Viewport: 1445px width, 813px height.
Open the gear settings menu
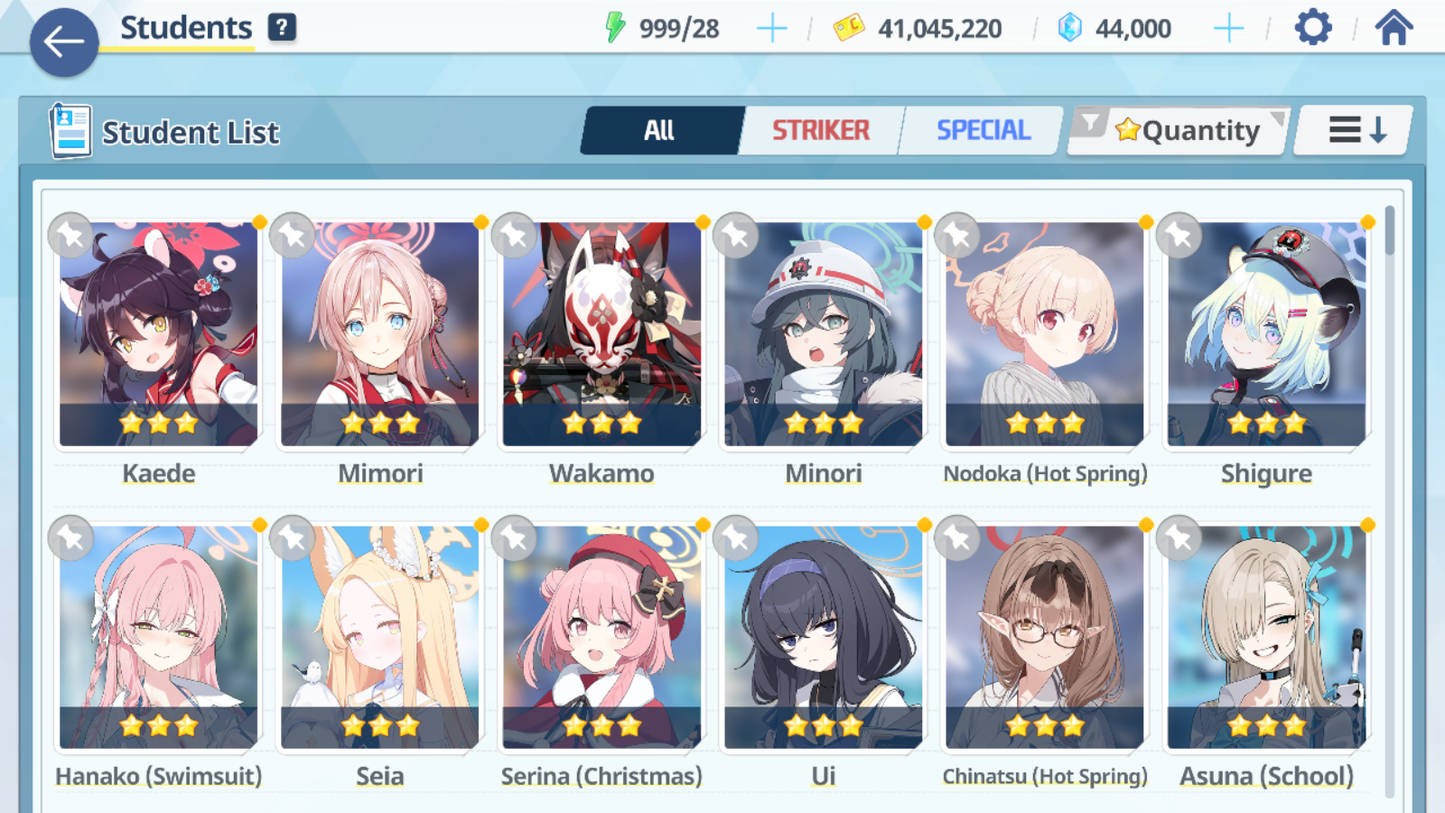tap(1313, 28)
